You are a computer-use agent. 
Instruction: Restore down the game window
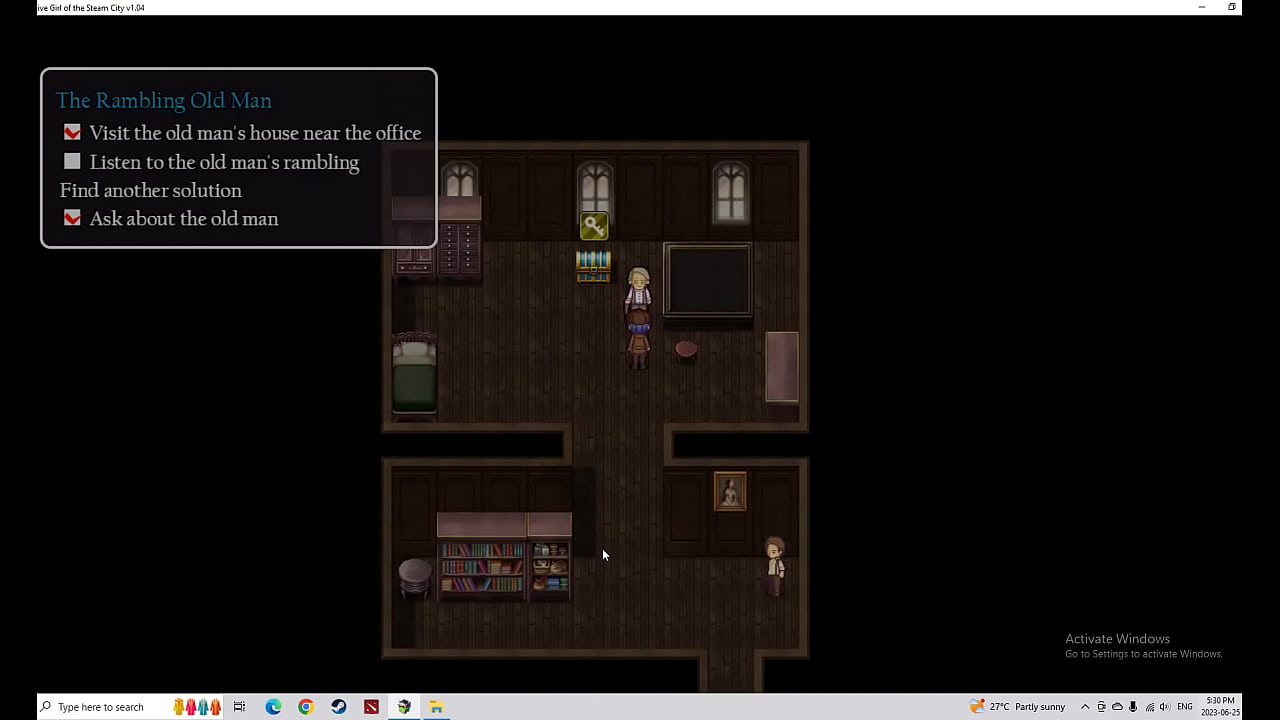pyautogui.click(x=1232, y=7)
